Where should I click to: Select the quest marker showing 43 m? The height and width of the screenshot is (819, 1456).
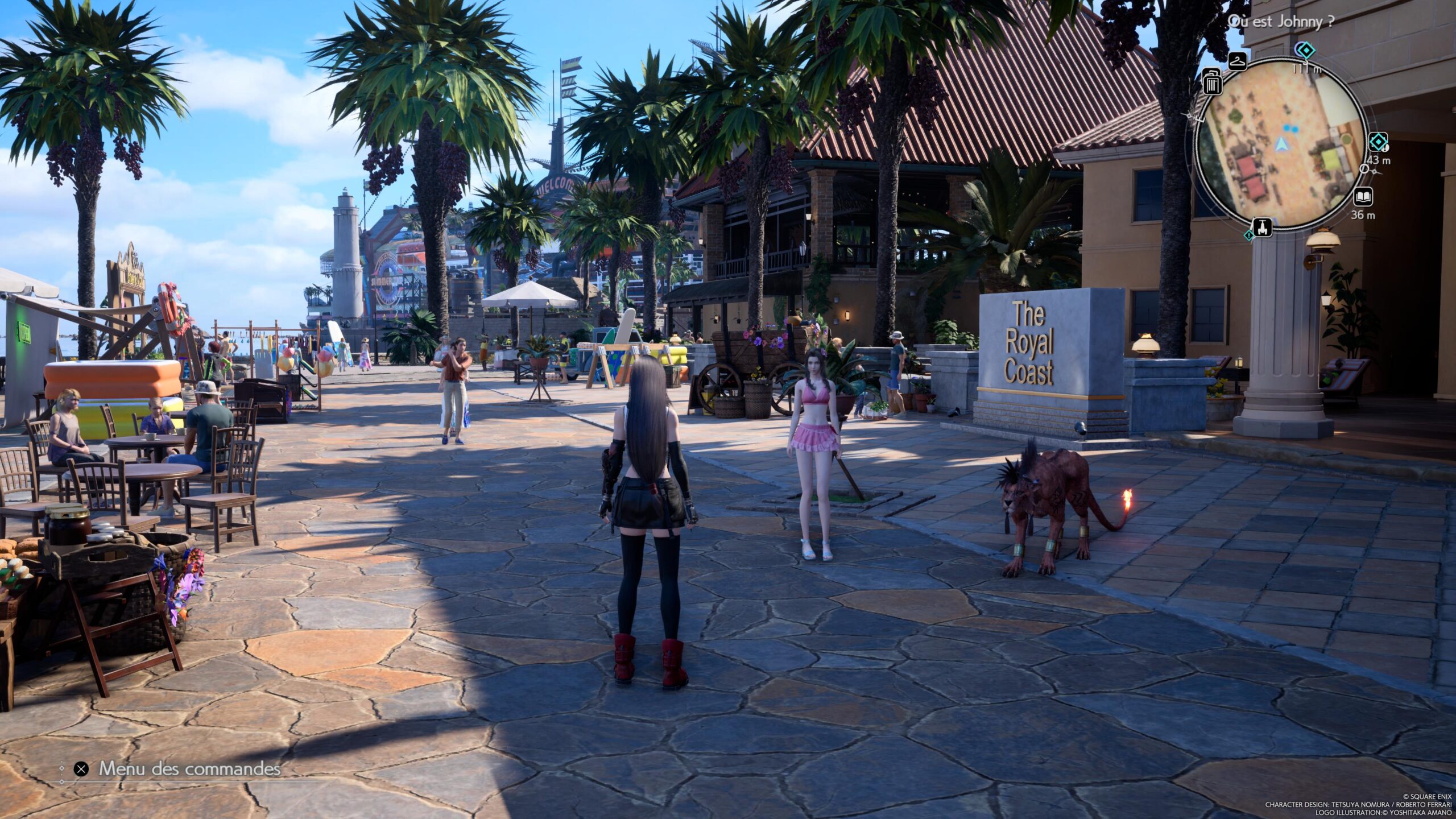tap(1378, 142)
